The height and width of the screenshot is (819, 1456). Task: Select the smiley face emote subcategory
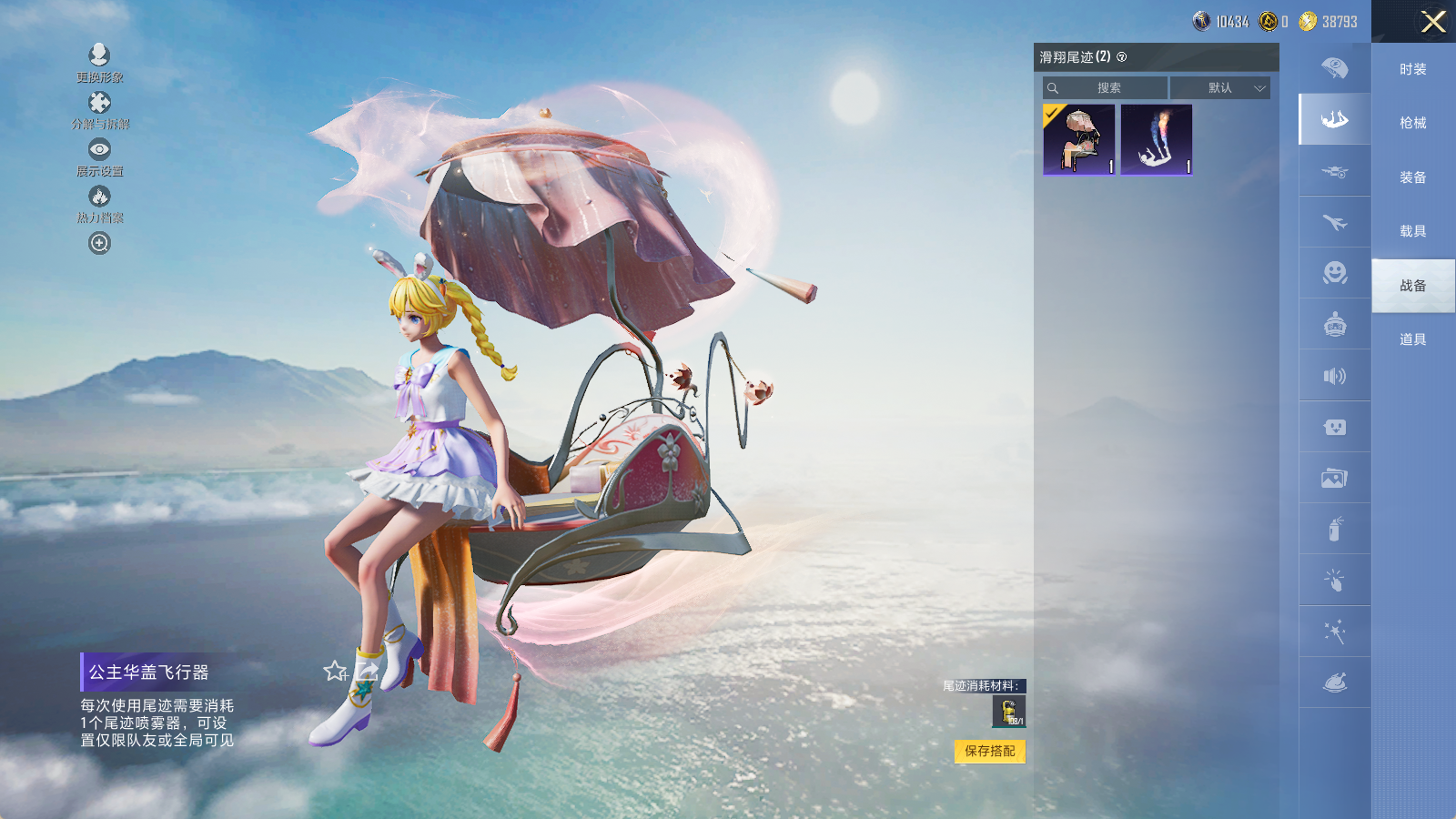pos(1335,273)
